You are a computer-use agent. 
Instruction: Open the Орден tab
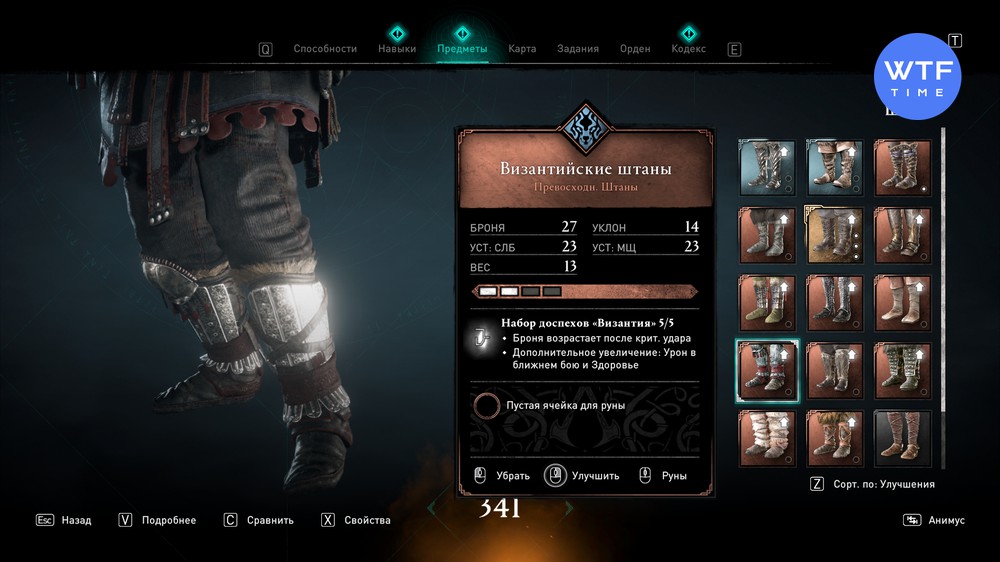[x=635, y=48]
